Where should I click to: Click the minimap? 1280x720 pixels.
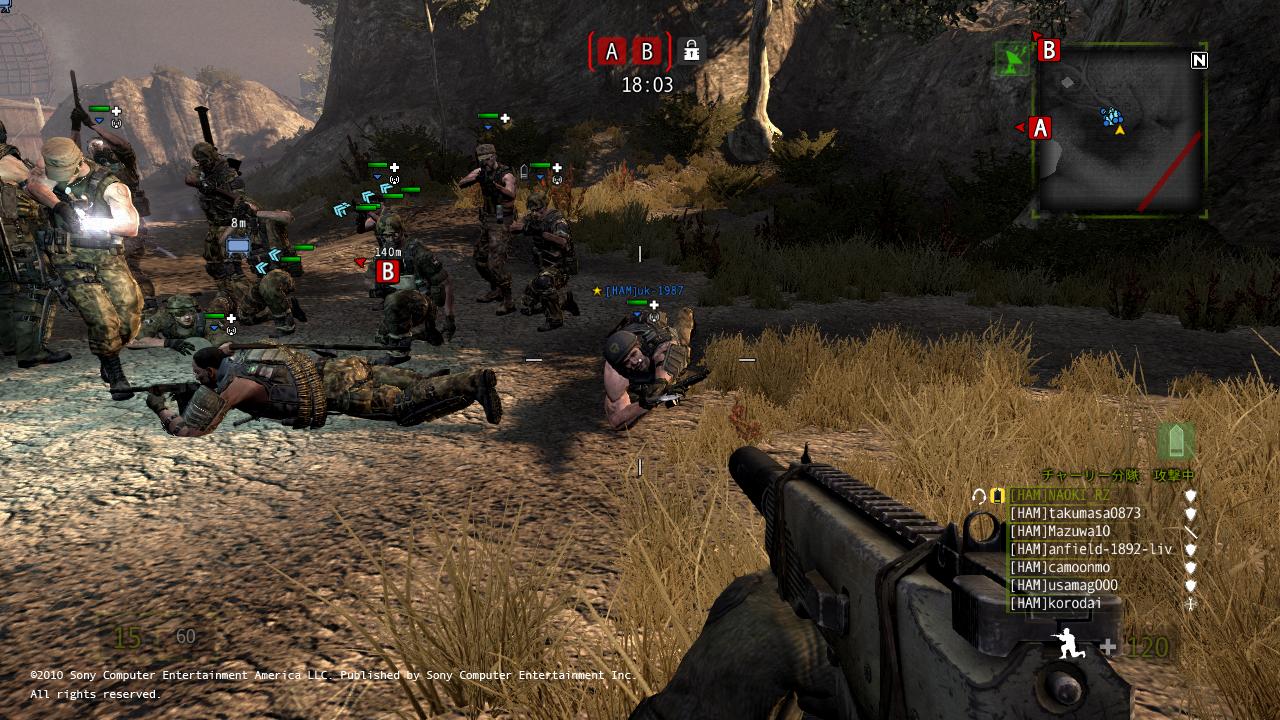(1120, 130)
